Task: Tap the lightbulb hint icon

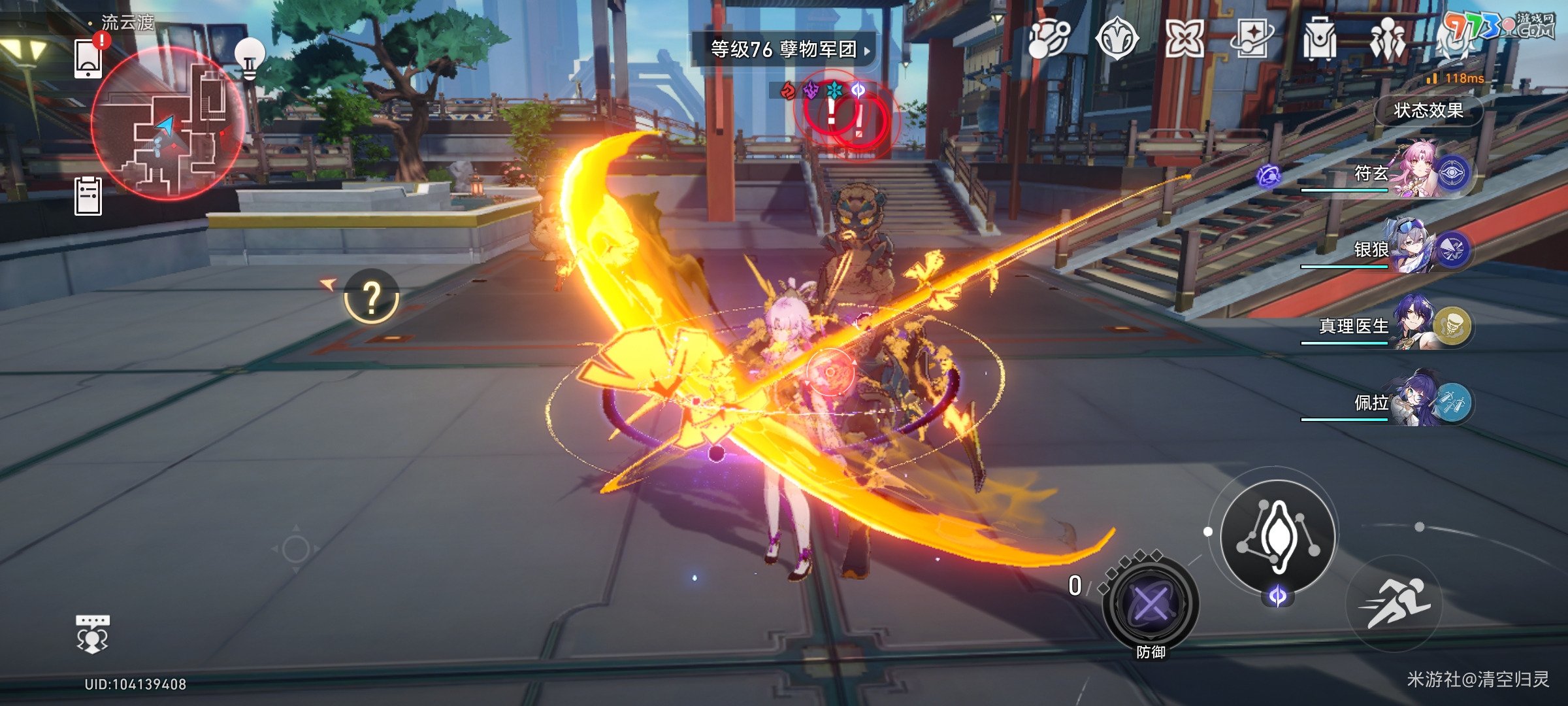Action: [250, 59]
